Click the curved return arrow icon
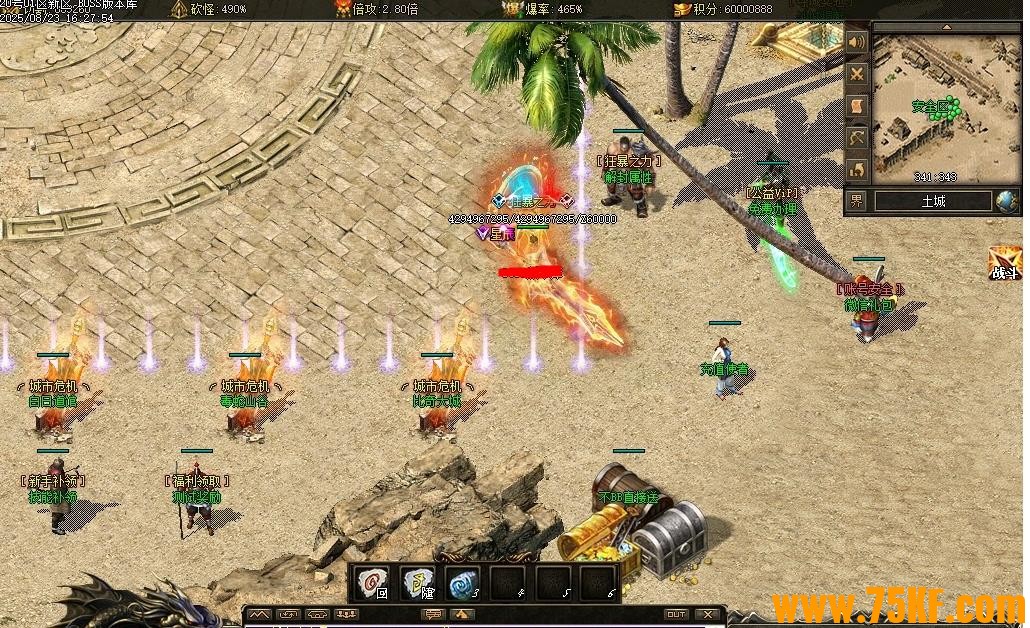This screenshot has width=1030, height=628. [857, 169]
